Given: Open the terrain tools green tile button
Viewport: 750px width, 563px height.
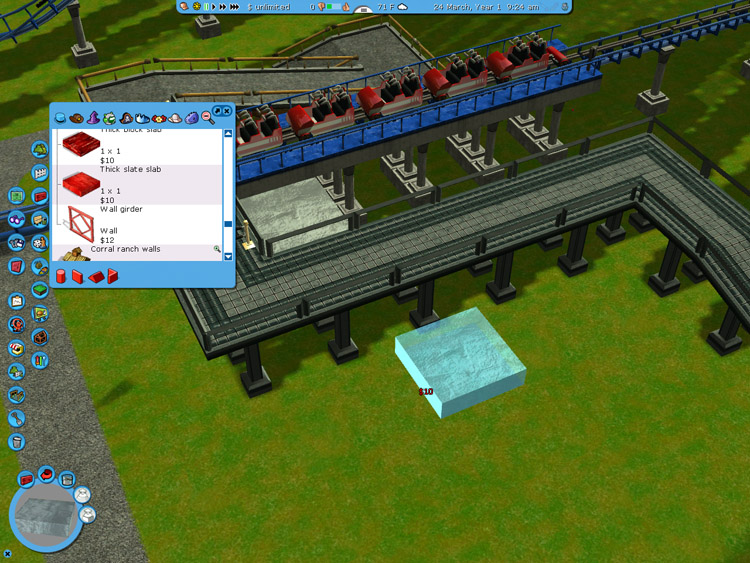Looking at the screenshot, I should [x=39, y=290].
